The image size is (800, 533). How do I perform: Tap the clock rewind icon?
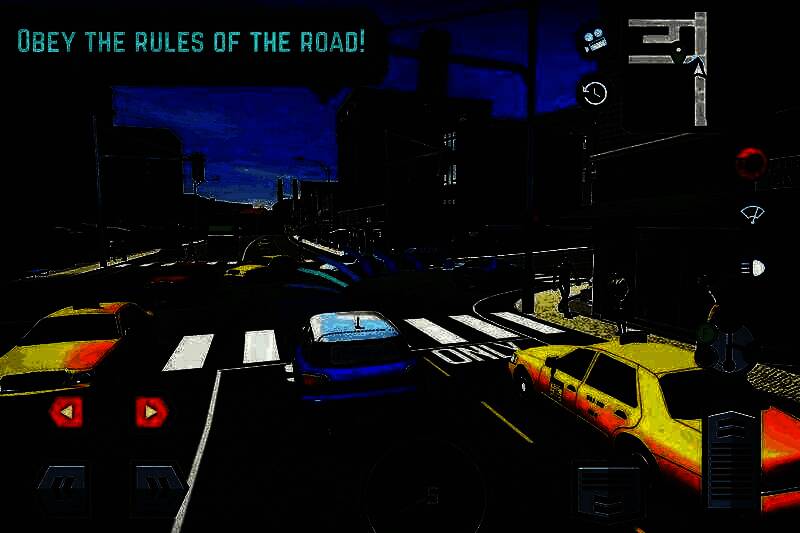point(595,93)
